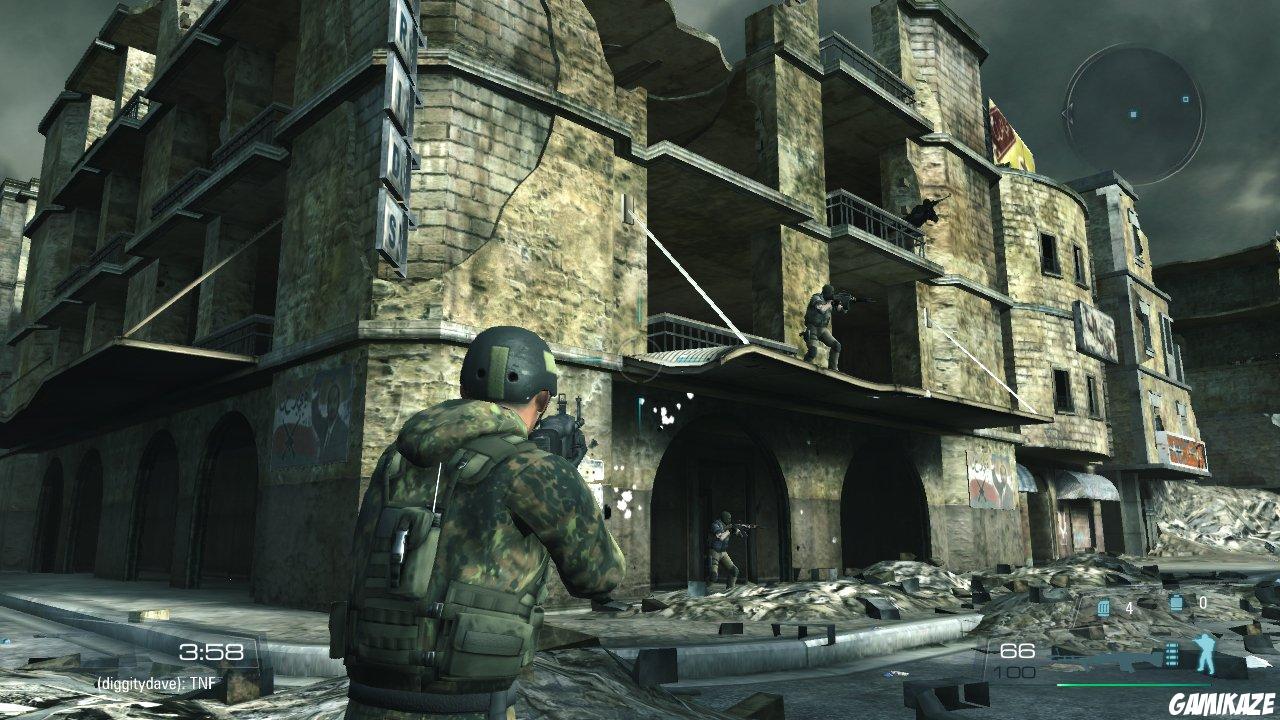The image size is (1280, 720).
Task: Click the square blip inside the radar circle
Action: click(1184, 99)
